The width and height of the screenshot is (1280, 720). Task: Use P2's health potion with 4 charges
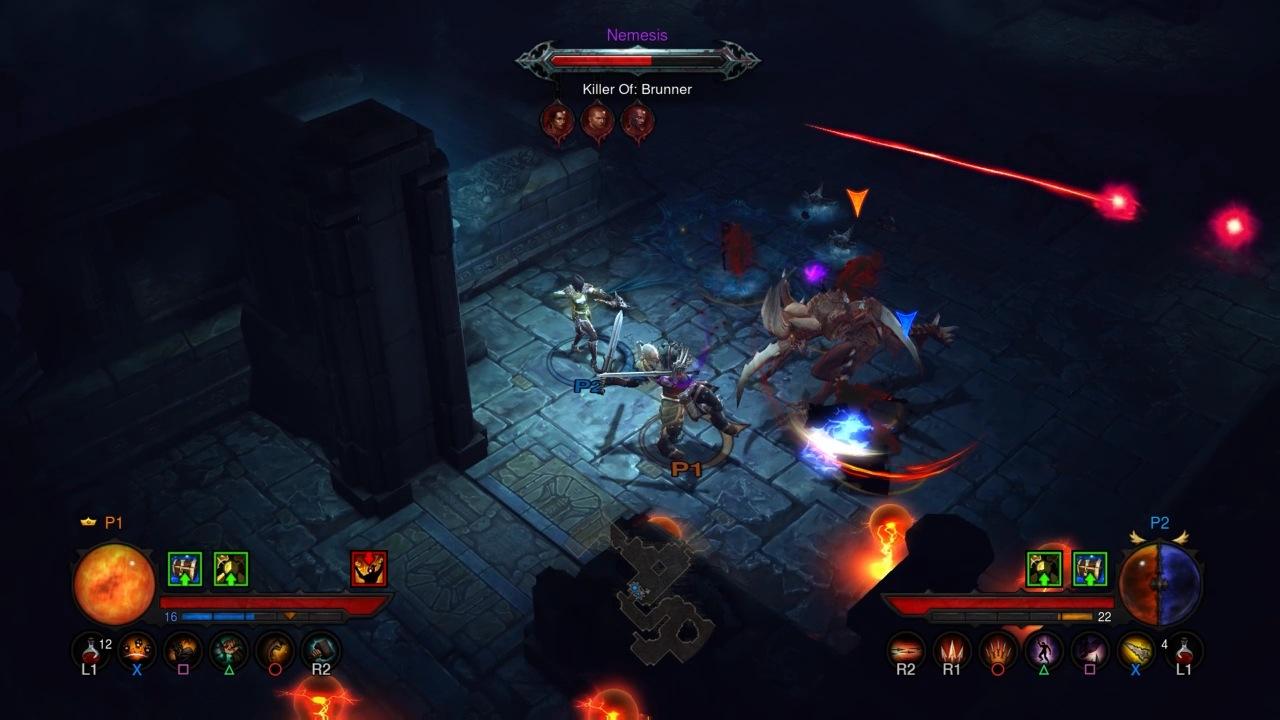point(1183,651)
